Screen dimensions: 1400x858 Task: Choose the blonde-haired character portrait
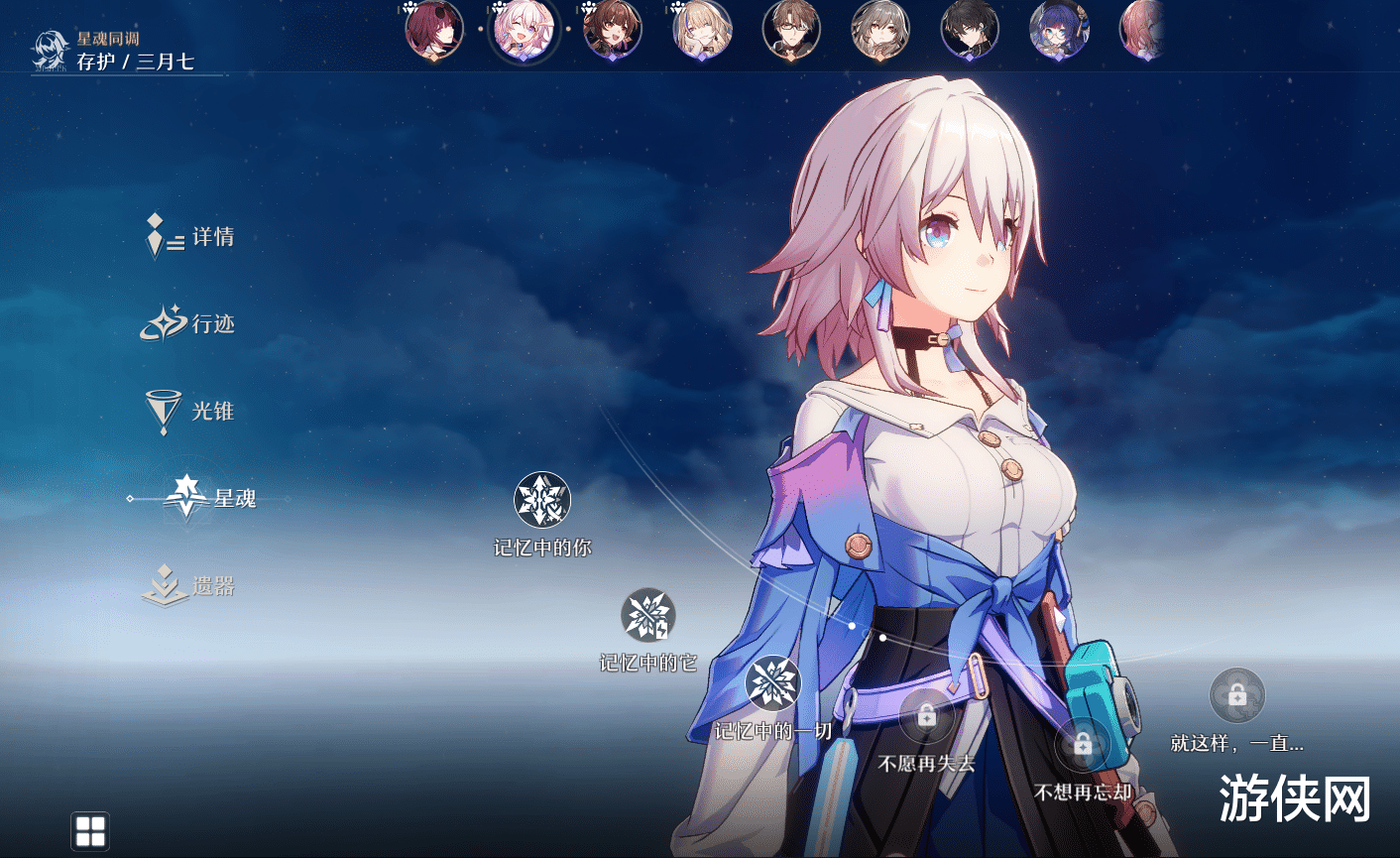[x=702, y=30]
